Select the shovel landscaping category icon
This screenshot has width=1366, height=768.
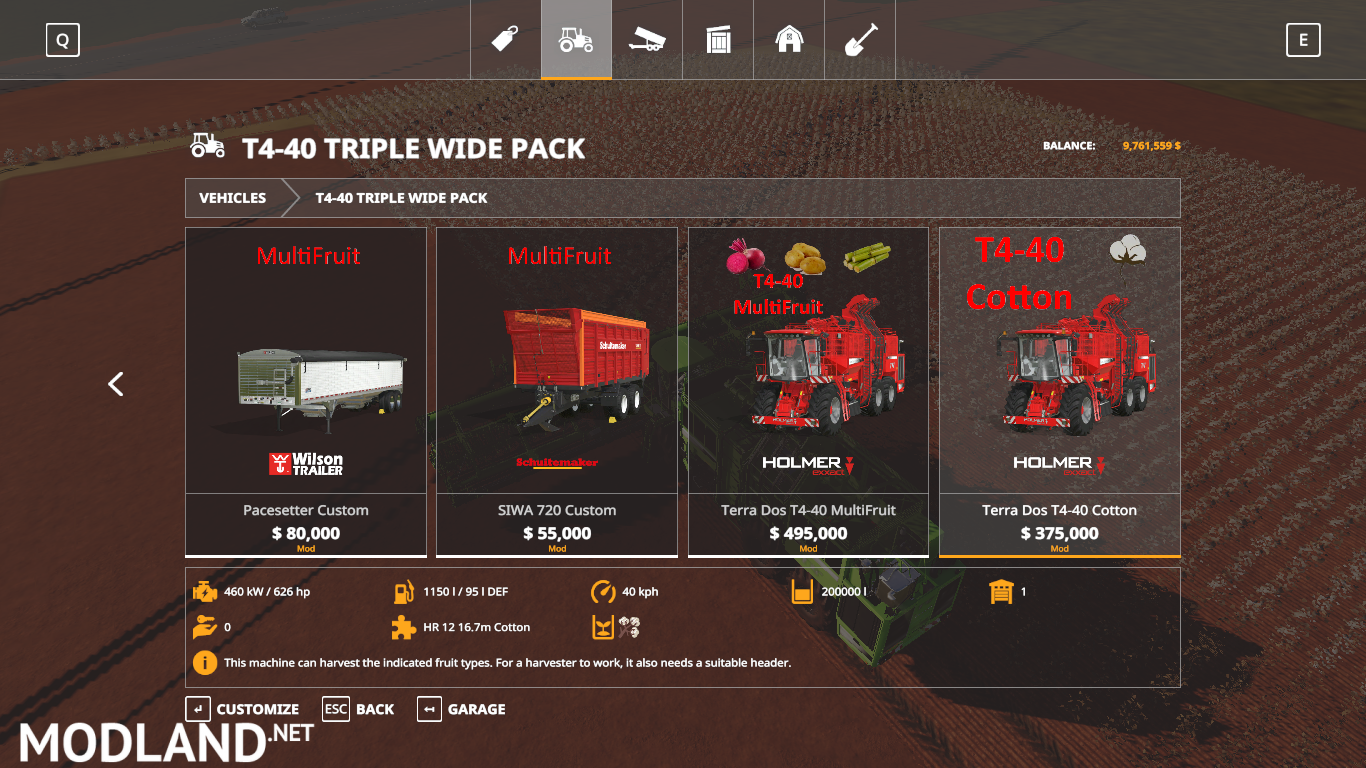tap(860, 39)
